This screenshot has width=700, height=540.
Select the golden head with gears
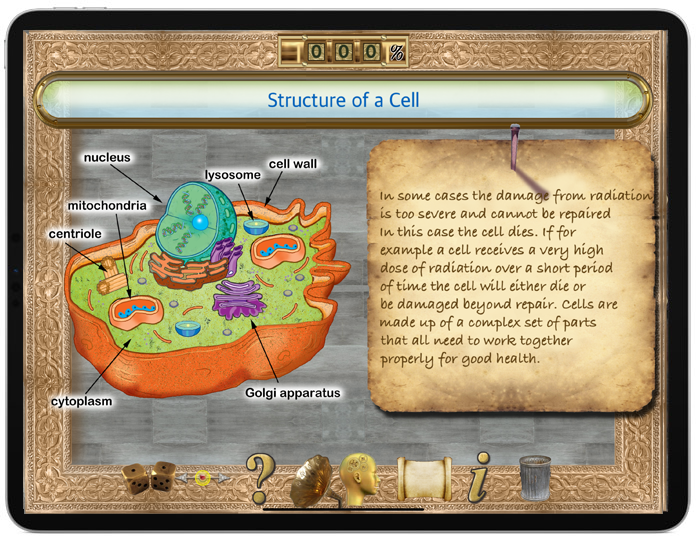pos(364,477)
